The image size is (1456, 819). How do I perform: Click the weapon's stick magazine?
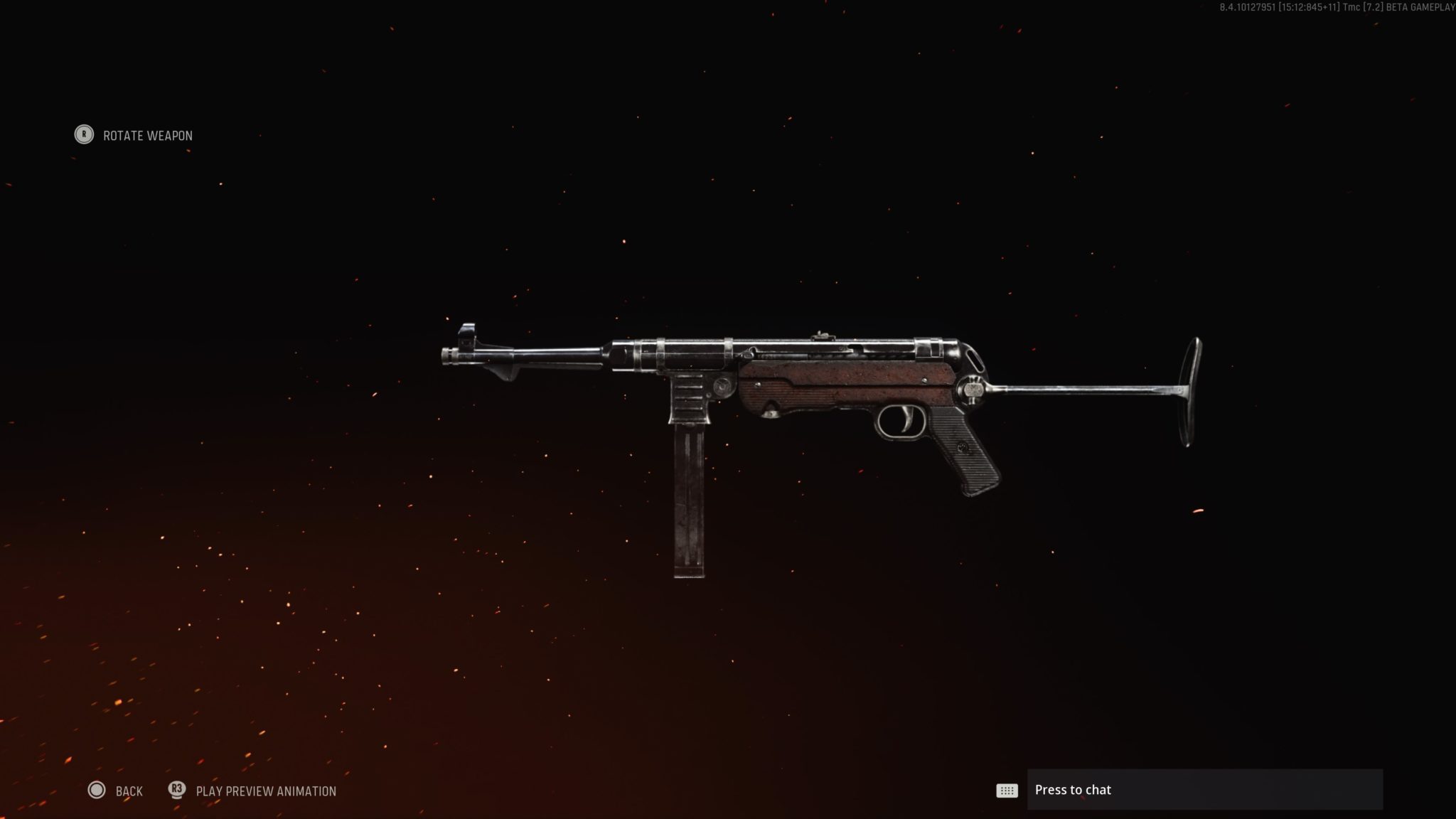688,498
